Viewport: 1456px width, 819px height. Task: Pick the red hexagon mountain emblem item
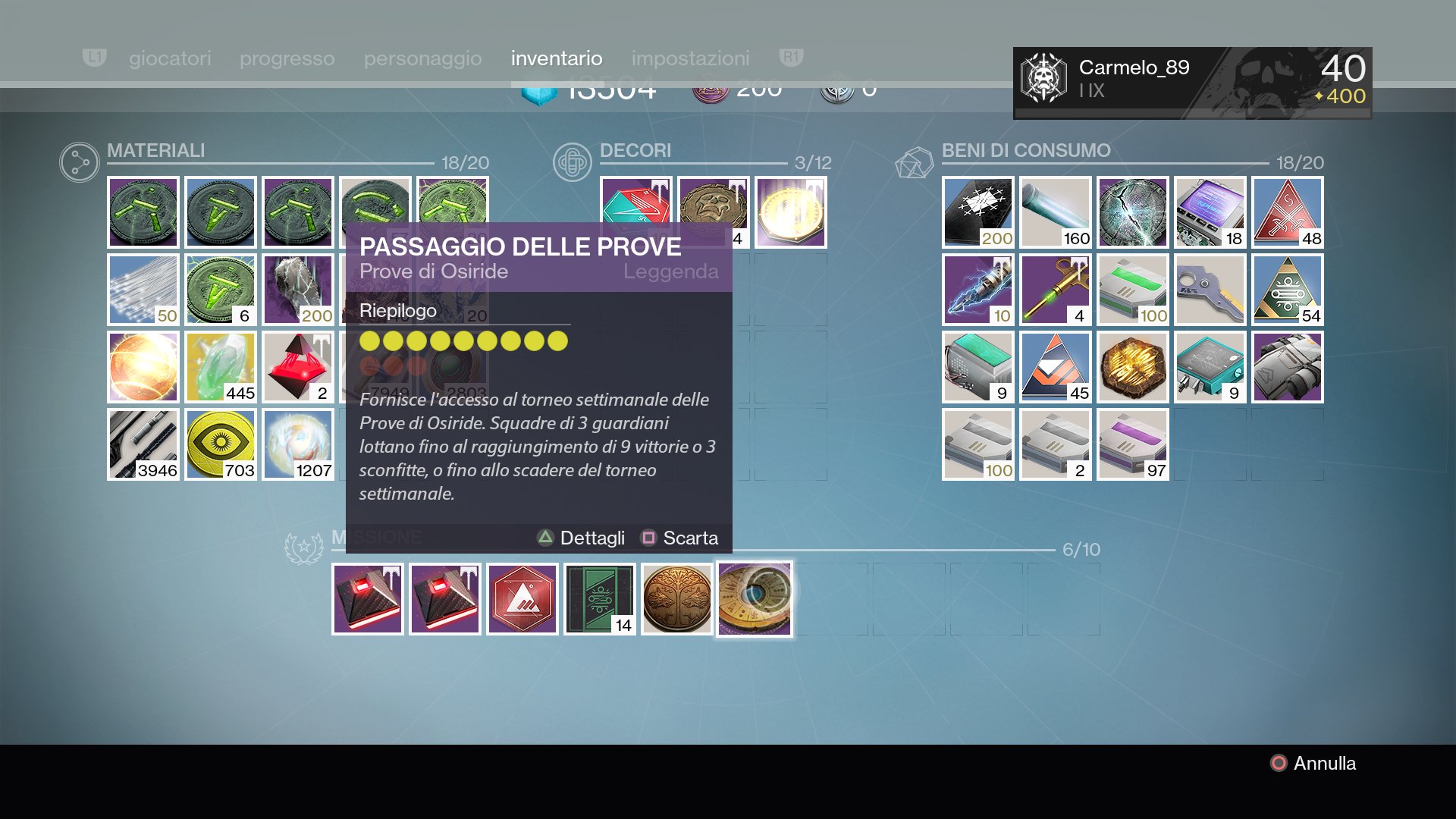pyautogui.click(x=522, y=599)
